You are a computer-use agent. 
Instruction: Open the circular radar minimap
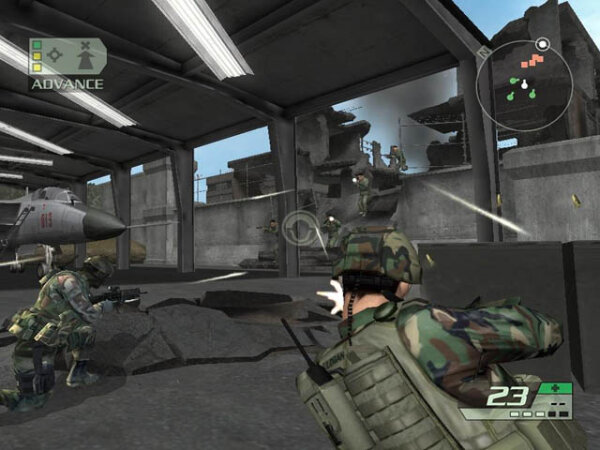click(524, 85)
